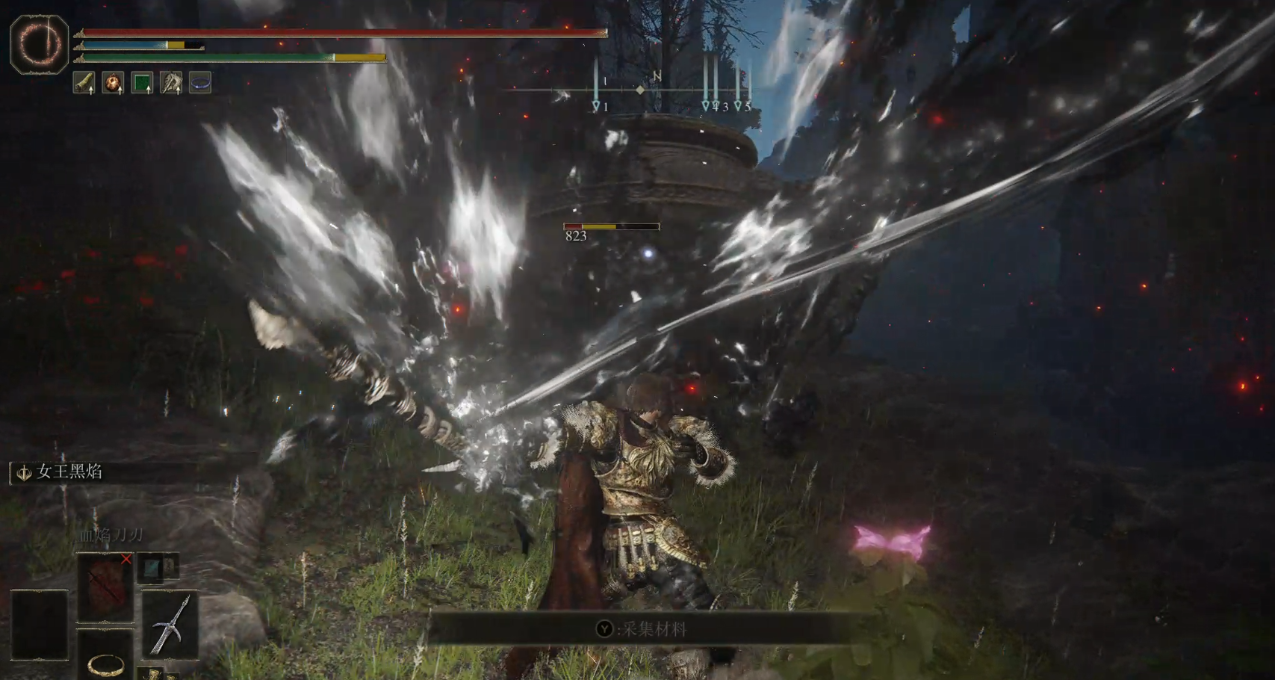1275x680 pixels.
Task: Select the green square buff icon
Action: (142, 83)
